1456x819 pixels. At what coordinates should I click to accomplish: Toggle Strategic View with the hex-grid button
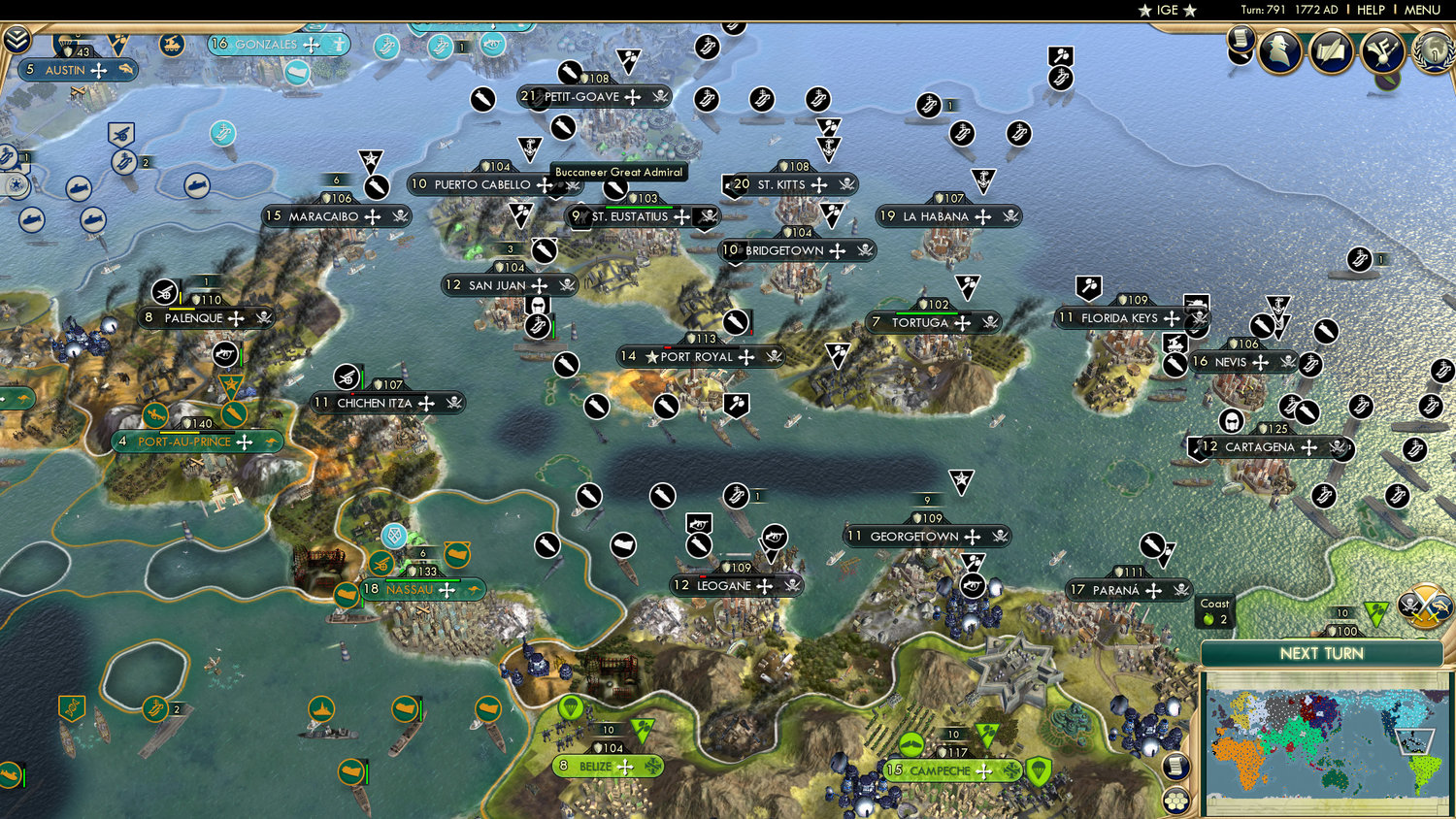coord(1175,801)
